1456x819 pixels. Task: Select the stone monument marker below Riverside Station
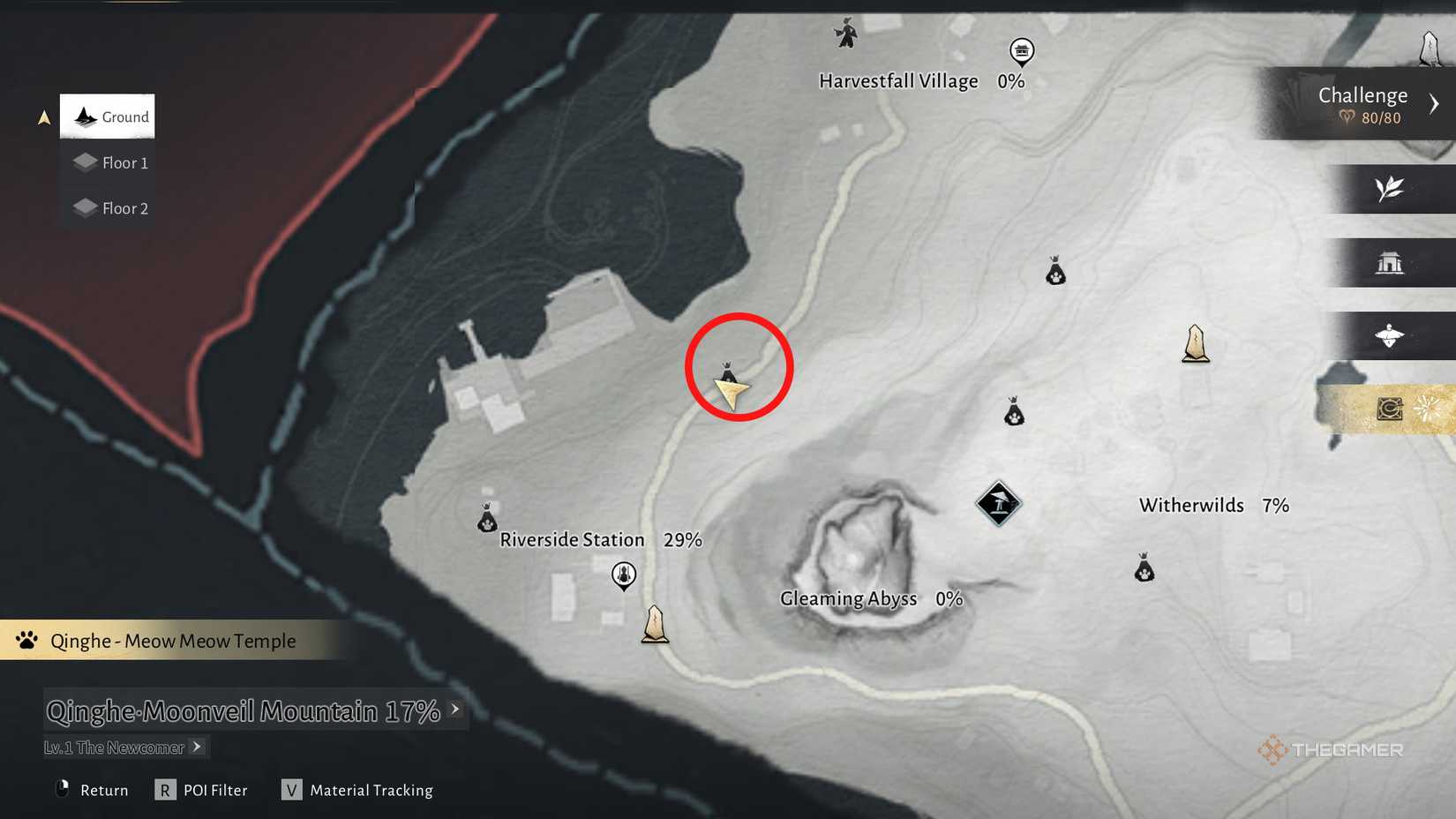pyautogui.click(x=655, y=624)
